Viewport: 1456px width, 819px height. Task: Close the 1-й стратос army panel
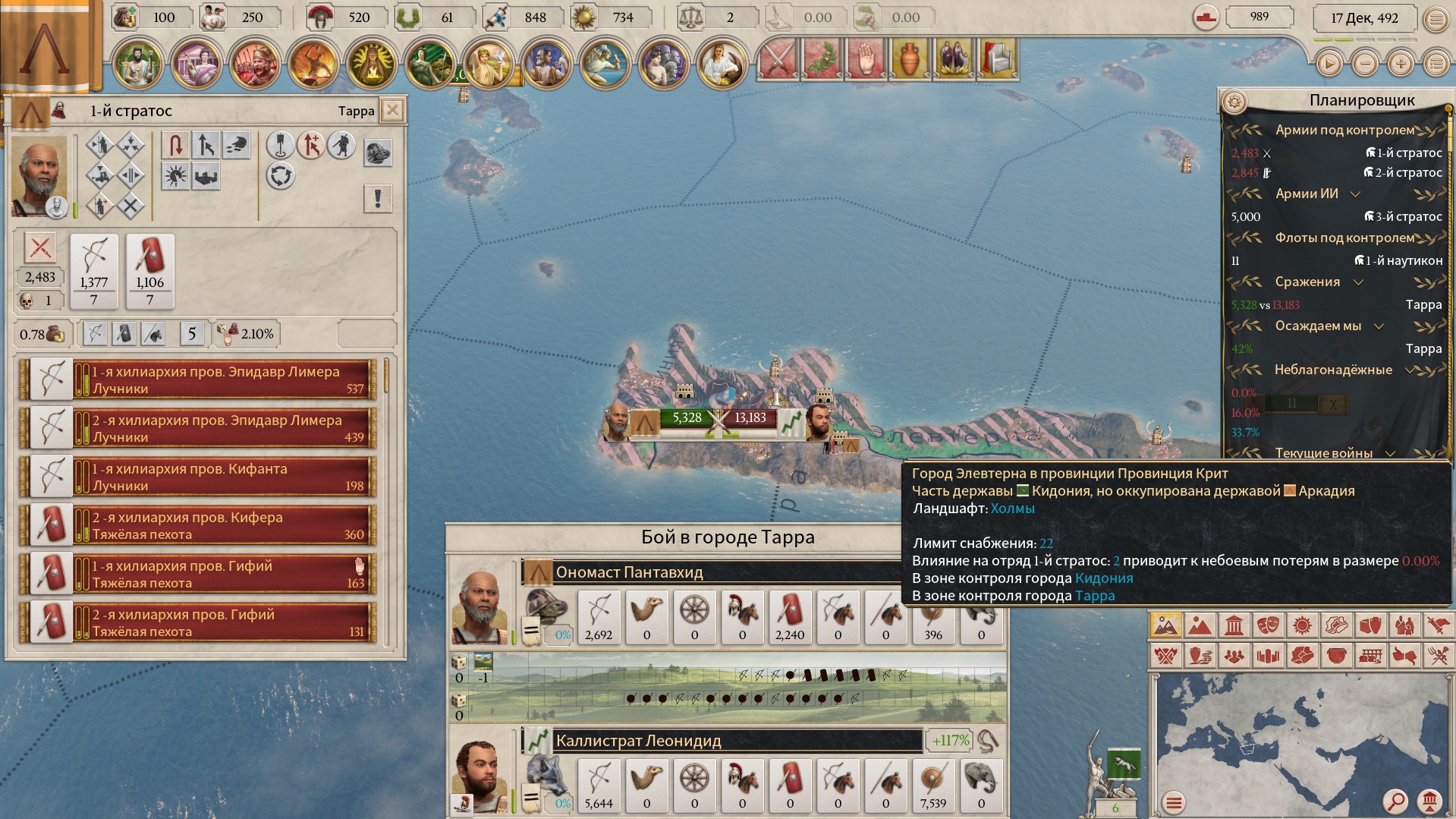point(392,111)
